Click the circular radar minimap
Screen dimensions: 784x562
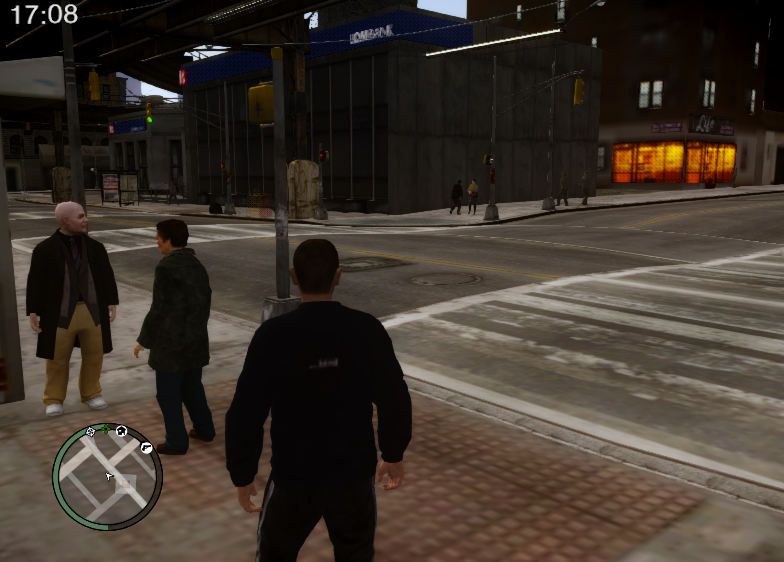pyautogui.click(x=107, y=477)
